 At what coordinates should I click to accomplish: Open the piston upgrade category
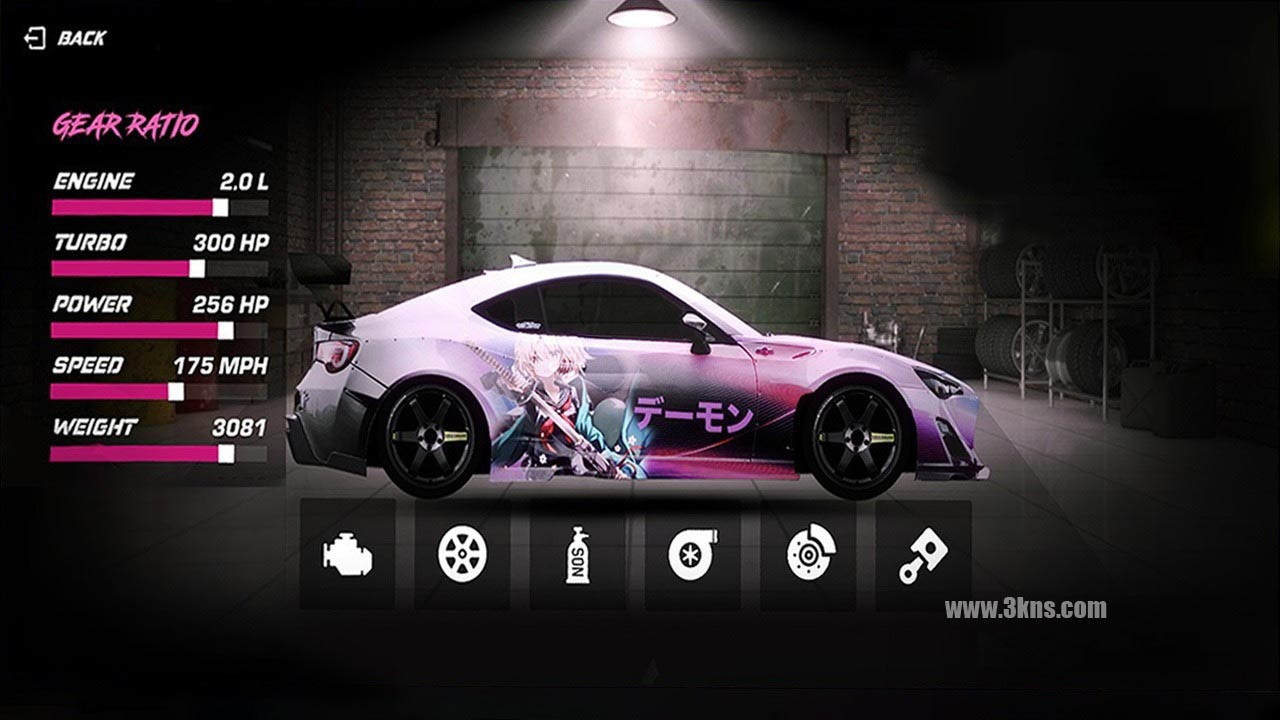923,555
